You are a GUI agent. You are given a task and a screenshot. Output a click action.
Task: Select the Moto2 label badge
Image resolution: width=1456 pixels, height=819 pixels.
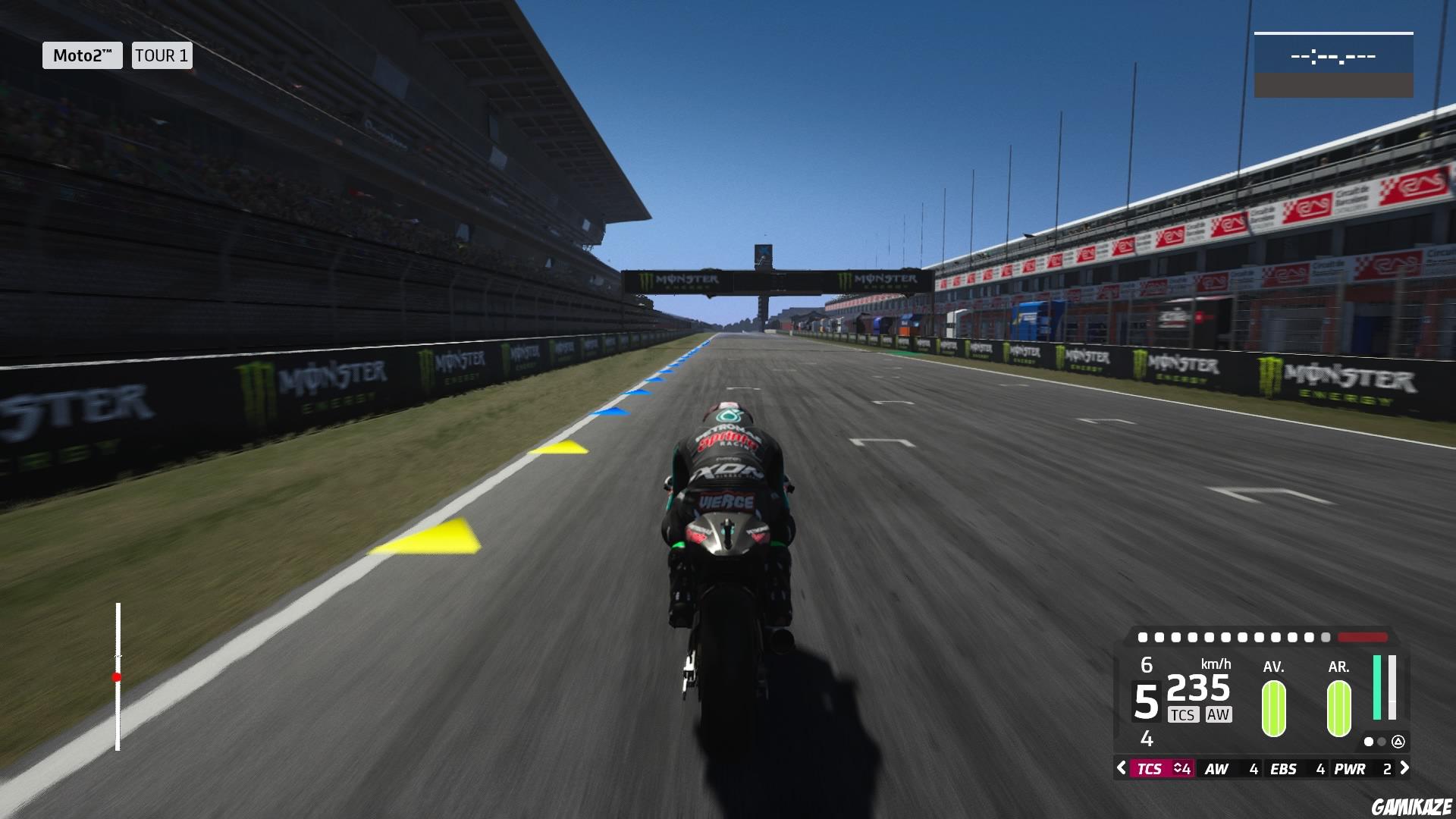click(x=83, y=55)
